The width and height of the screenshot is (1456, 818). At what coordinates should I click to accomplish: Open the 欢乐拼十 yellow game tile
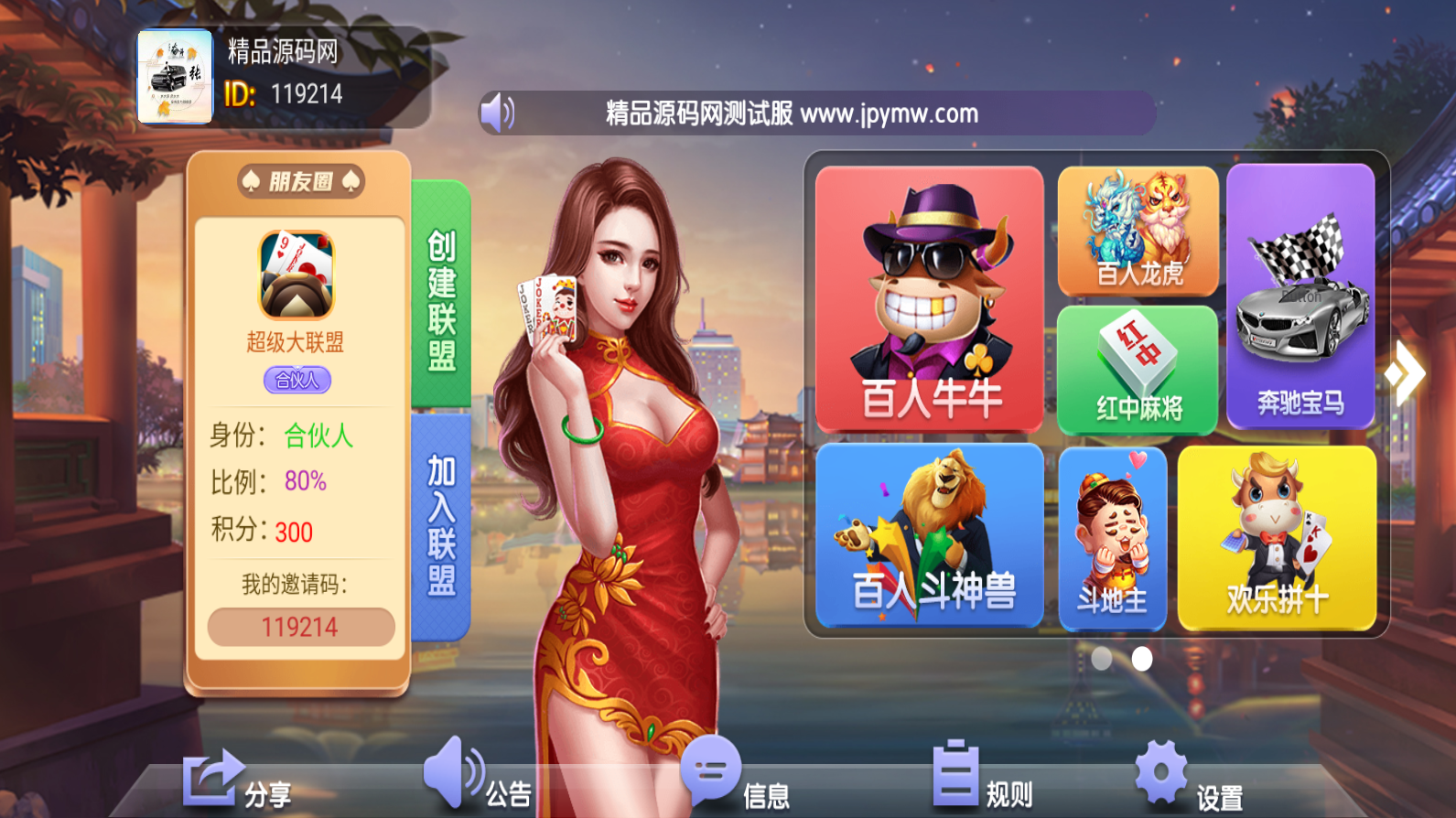point(1278,535)
